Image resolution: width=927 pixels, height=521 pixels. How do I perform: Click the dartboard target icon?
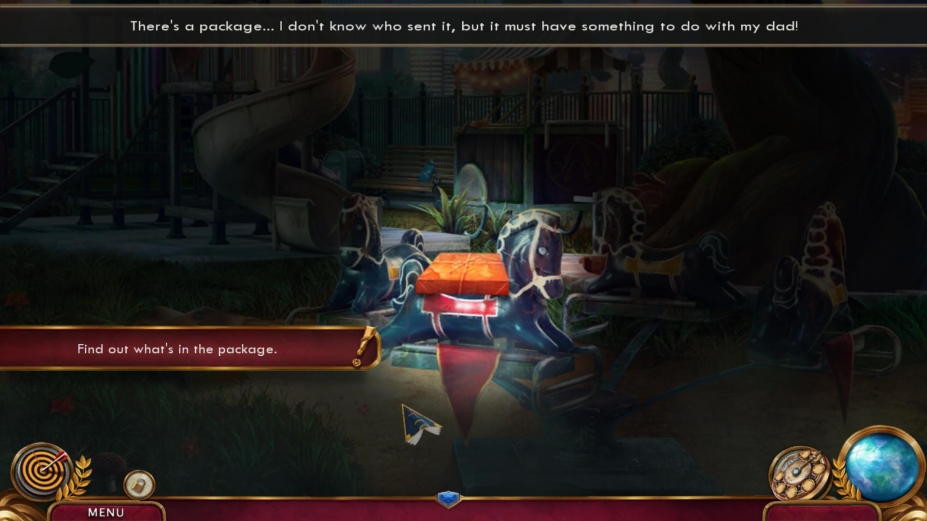point(41,470)
